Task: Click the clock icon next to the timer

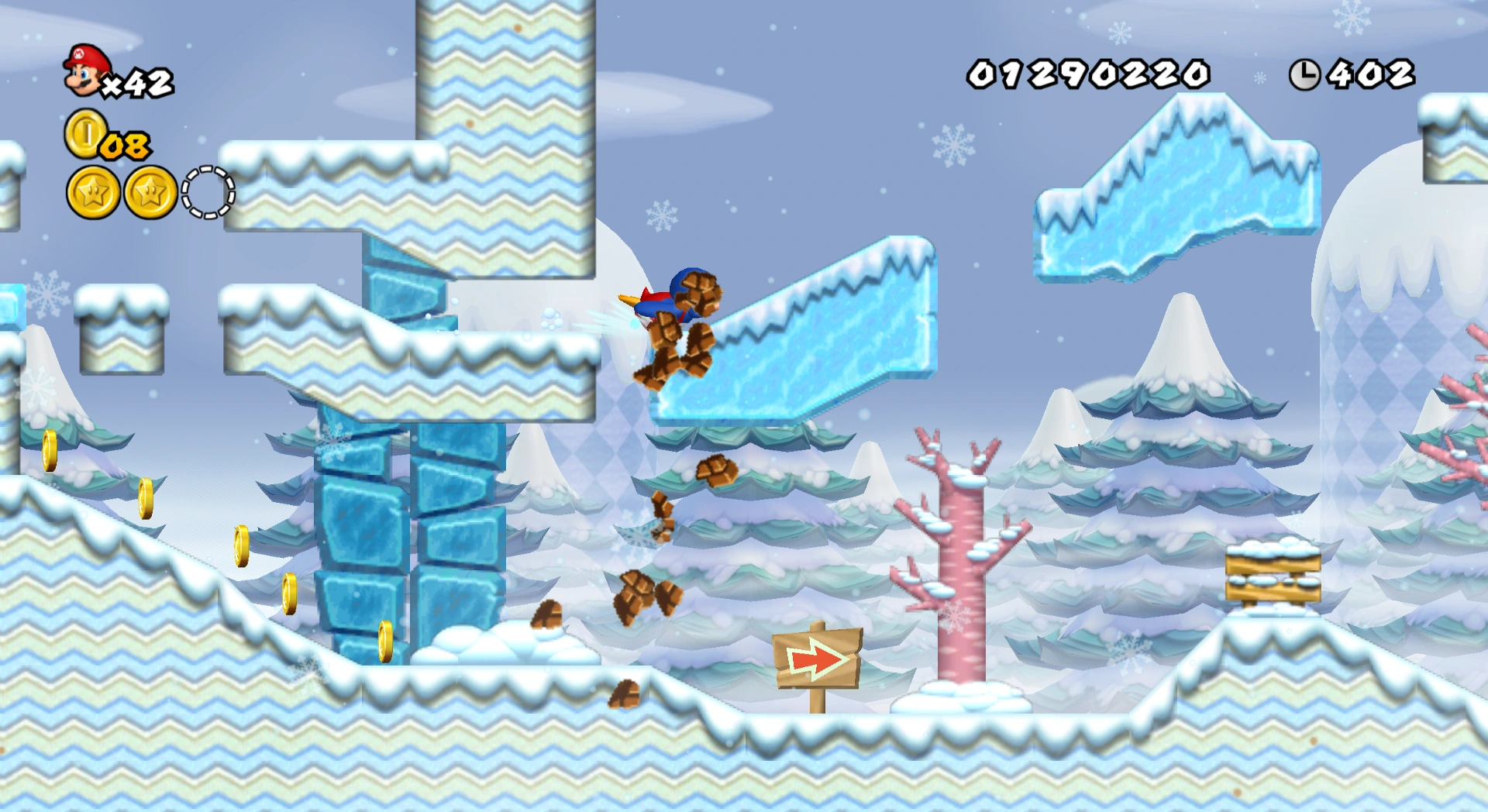Action: pos(1305,73)
